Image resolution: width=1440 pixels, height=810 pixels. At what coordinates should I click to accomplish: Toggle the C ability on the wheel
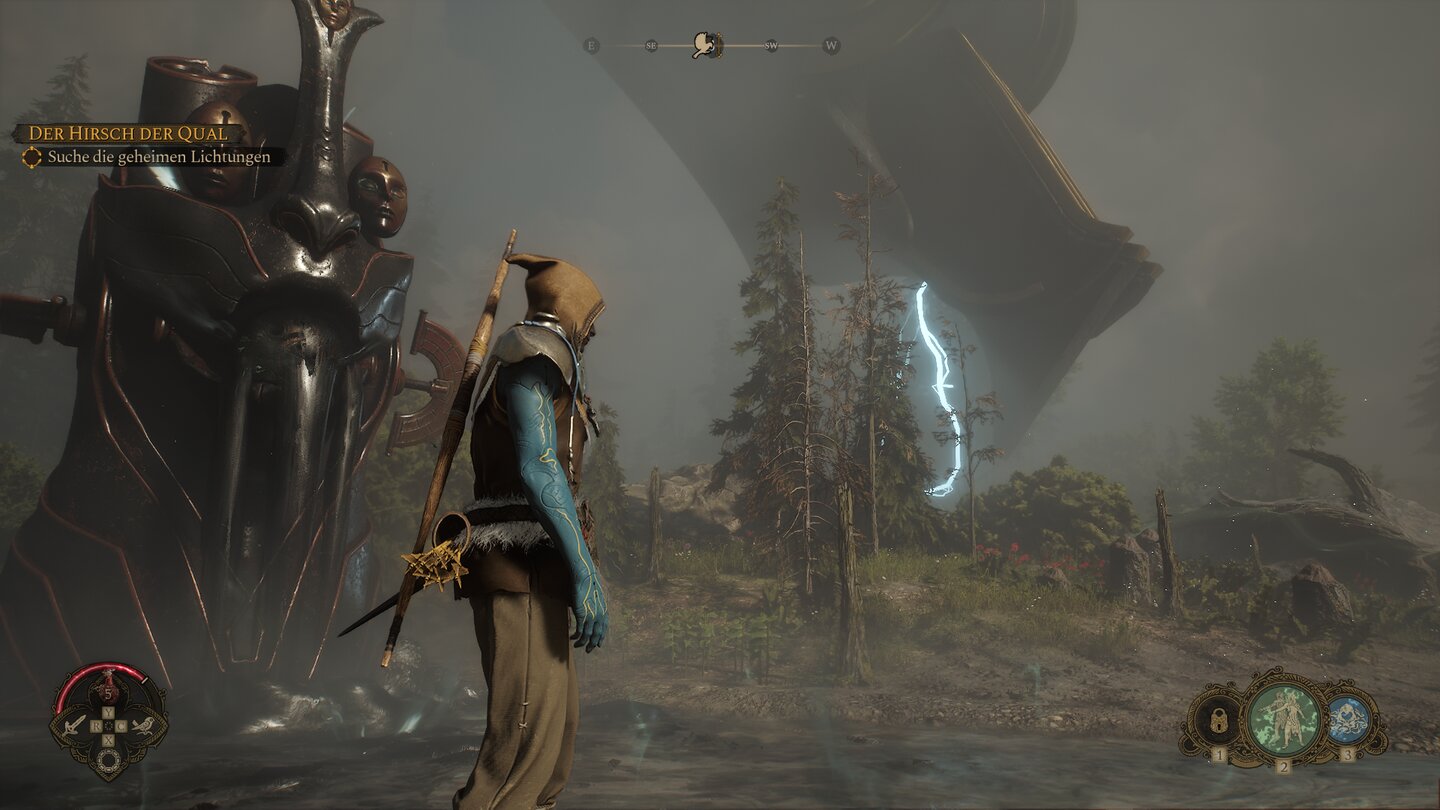click(119, 725)
